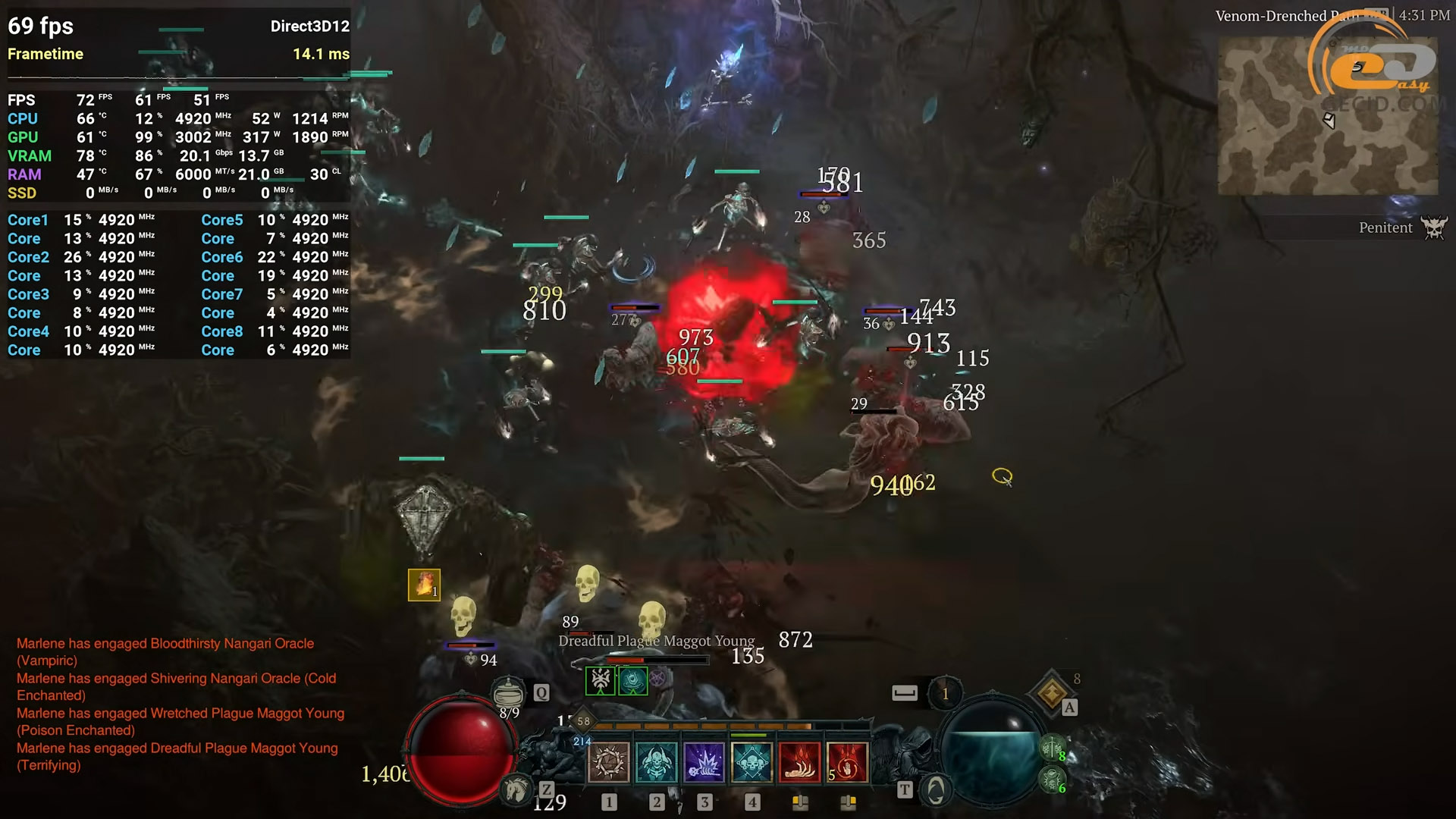Click the level 58 experience badge
This screenshot has width=1456, height=819.
[x=582, y=721]
